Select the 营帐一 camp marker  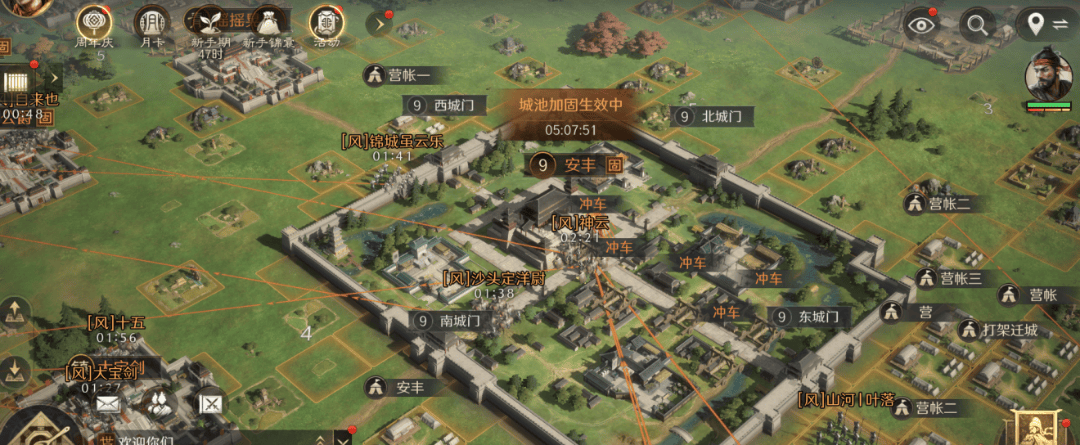click(x=397, y=75)
